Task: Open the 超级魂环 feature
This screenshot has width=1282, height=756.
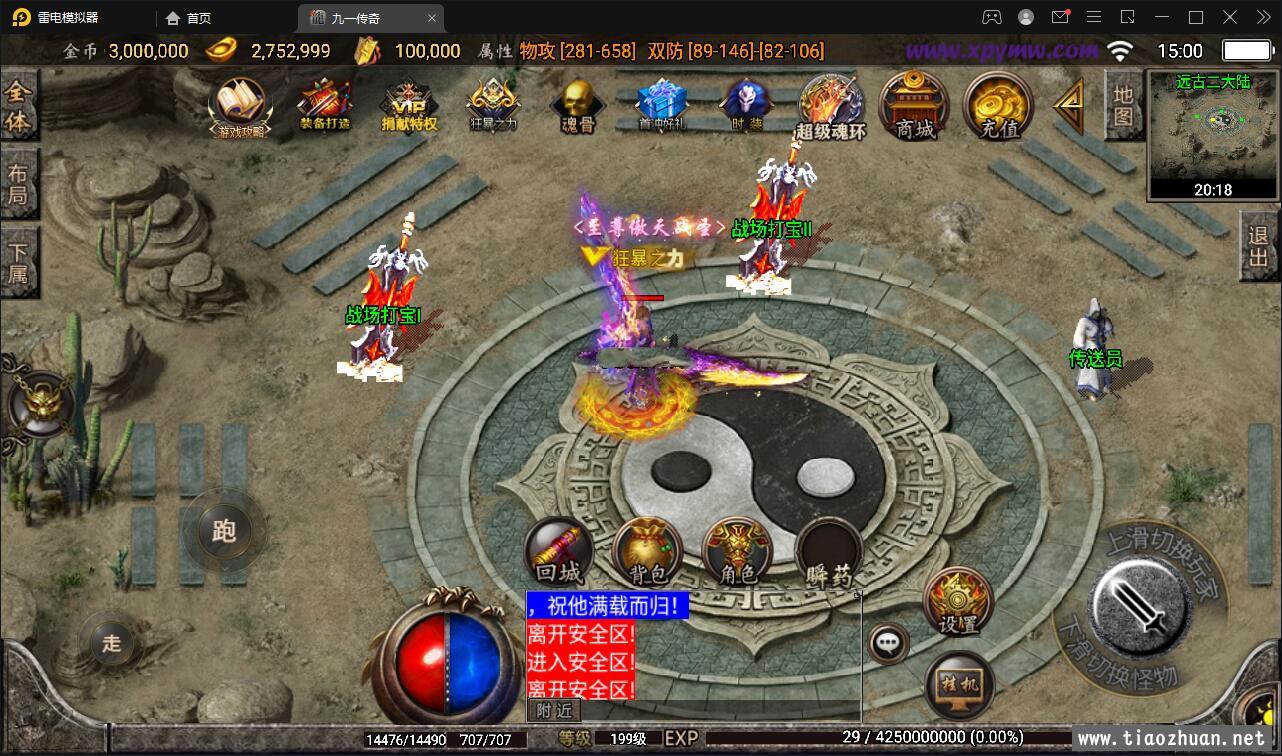Action: pyautogui.click(x=831, y=106)
